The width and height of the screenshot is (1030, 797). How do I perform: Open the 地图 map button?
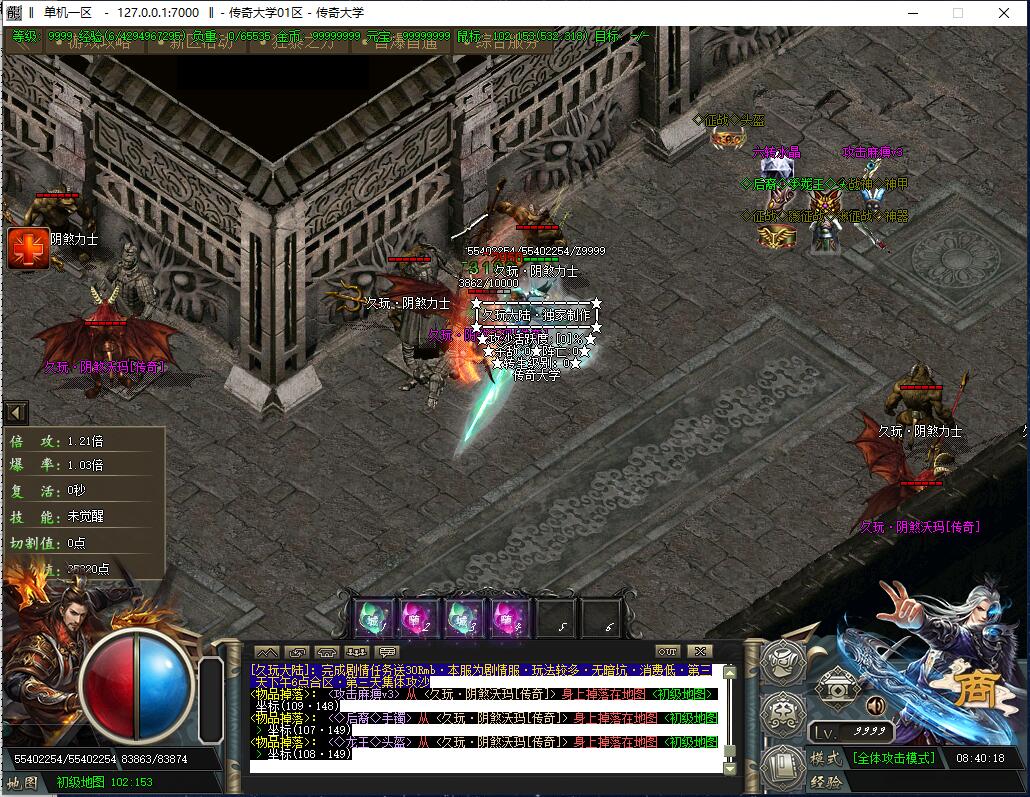(x=22, y=782)
